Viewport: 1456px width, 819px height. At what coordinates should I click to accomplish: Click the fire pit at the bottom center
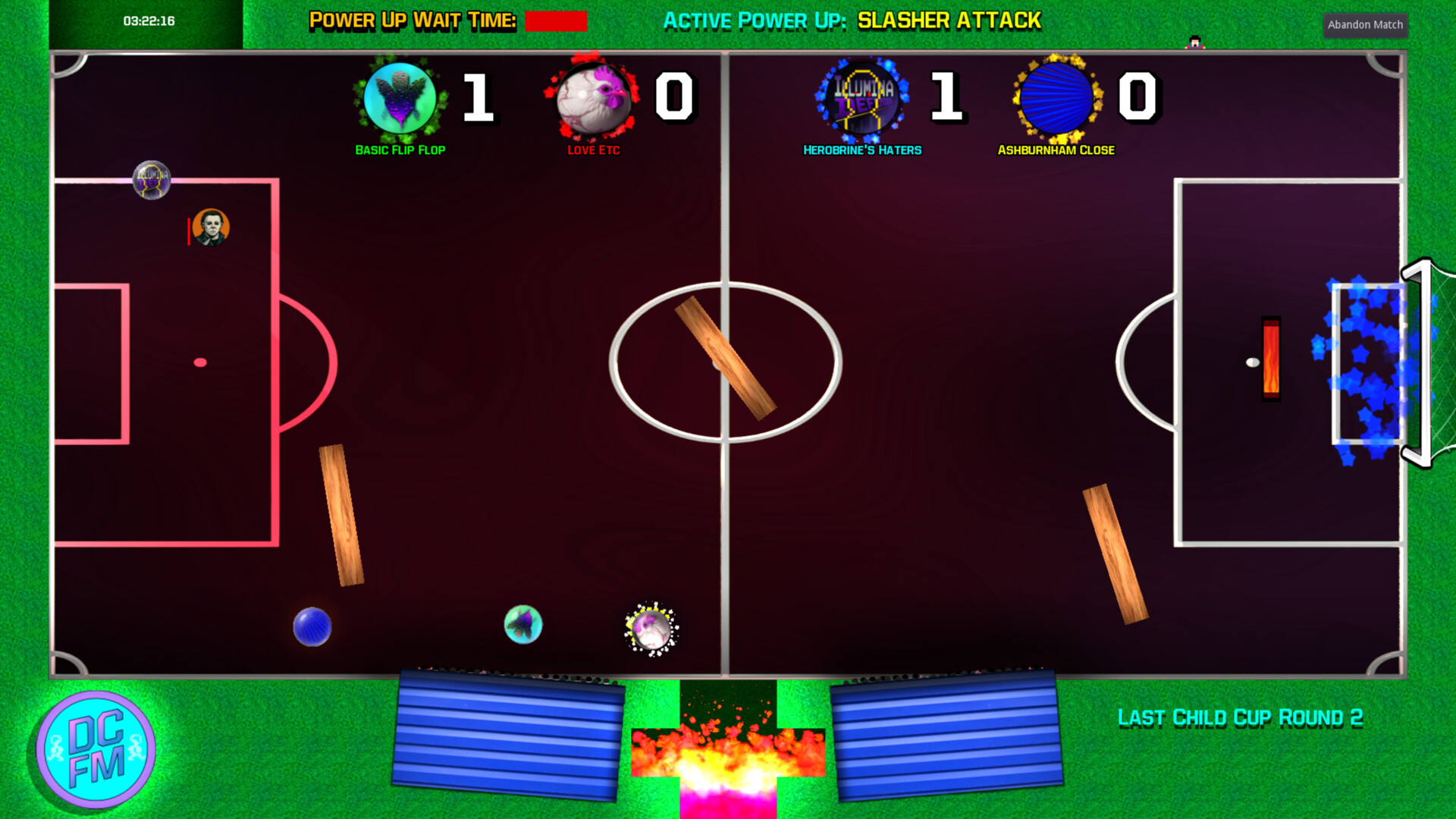(726, 758)
